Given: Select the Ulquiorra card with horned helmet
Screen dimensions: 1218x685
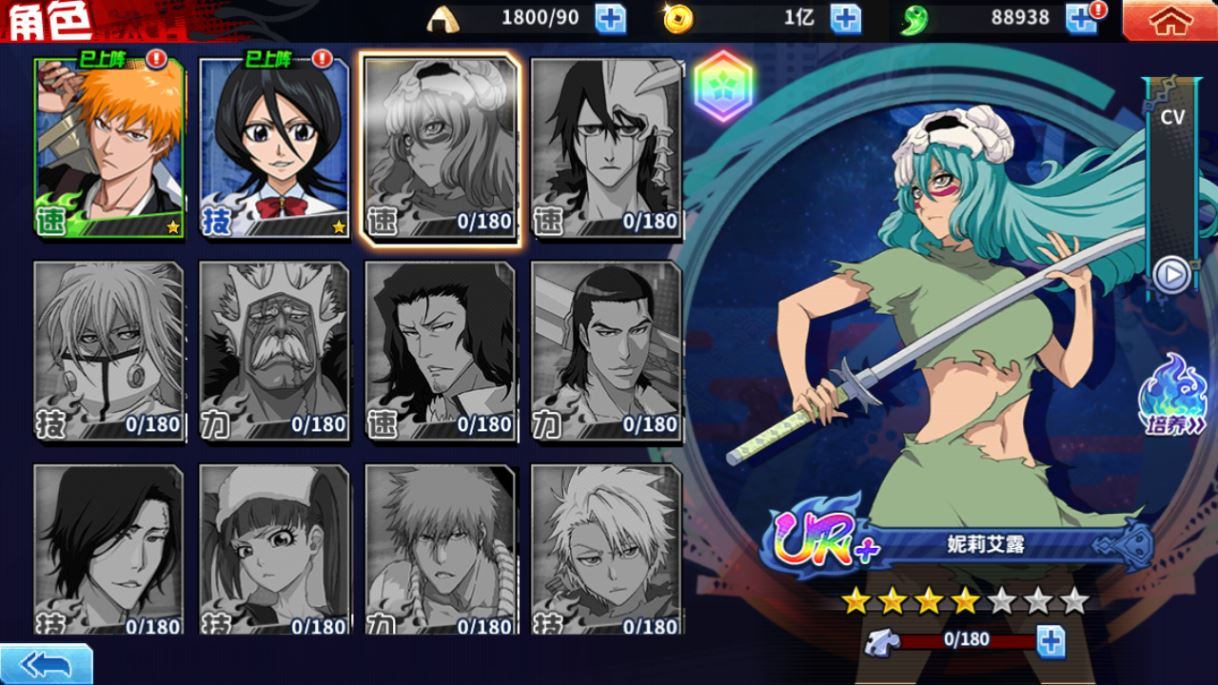Looking at the screenshot, I should click(606, 148).
